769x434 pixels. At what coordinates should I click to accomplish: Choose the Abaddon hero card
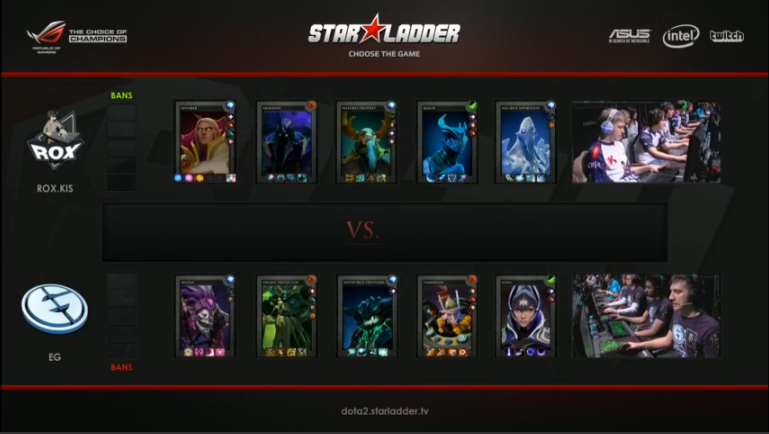(287, 142)
